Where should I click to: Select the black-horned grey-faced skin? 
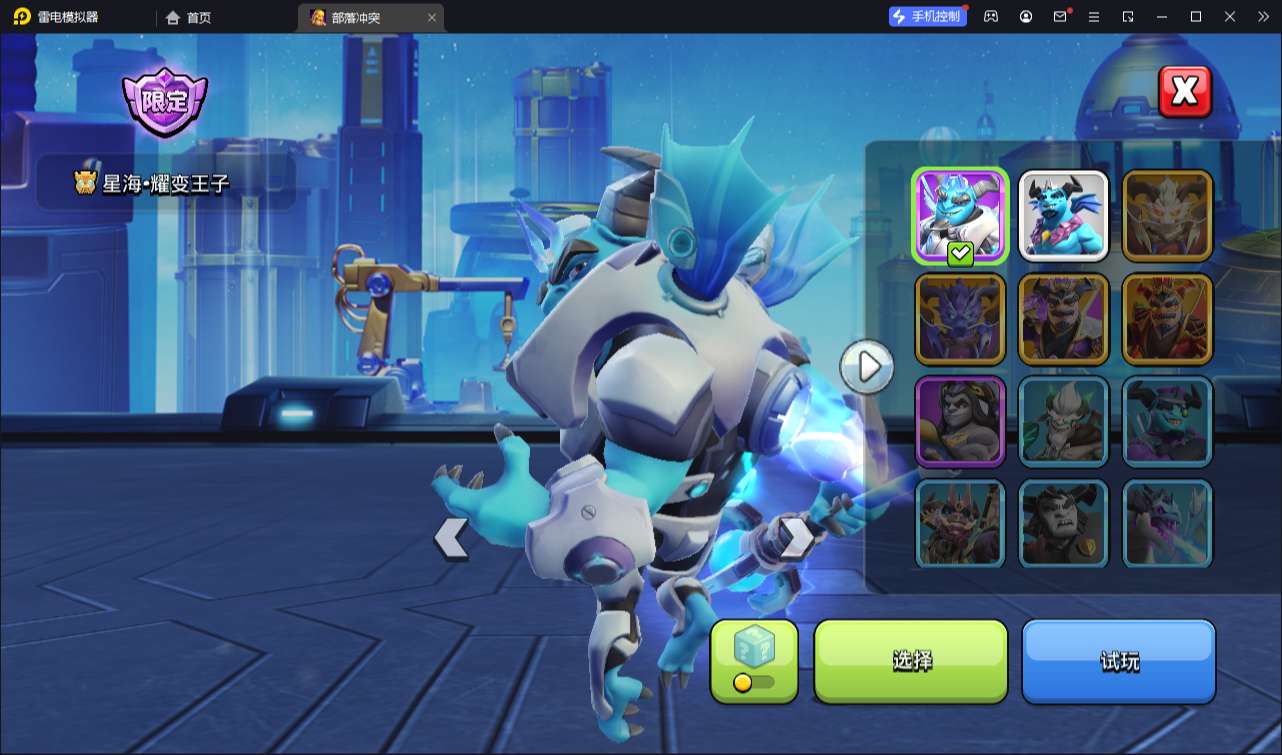pyautogui.click(x=1063, y=524)
